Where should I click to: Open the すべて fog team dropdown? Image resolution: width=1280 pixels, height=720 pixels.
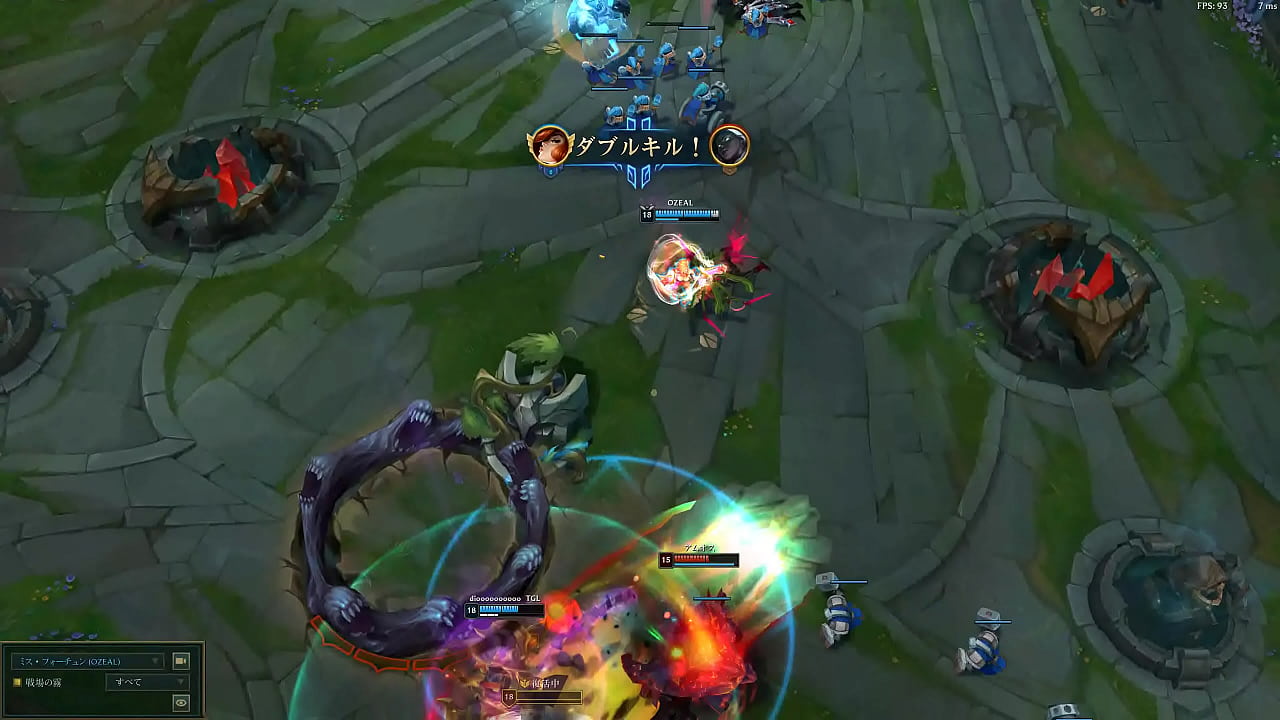(147, 682)
